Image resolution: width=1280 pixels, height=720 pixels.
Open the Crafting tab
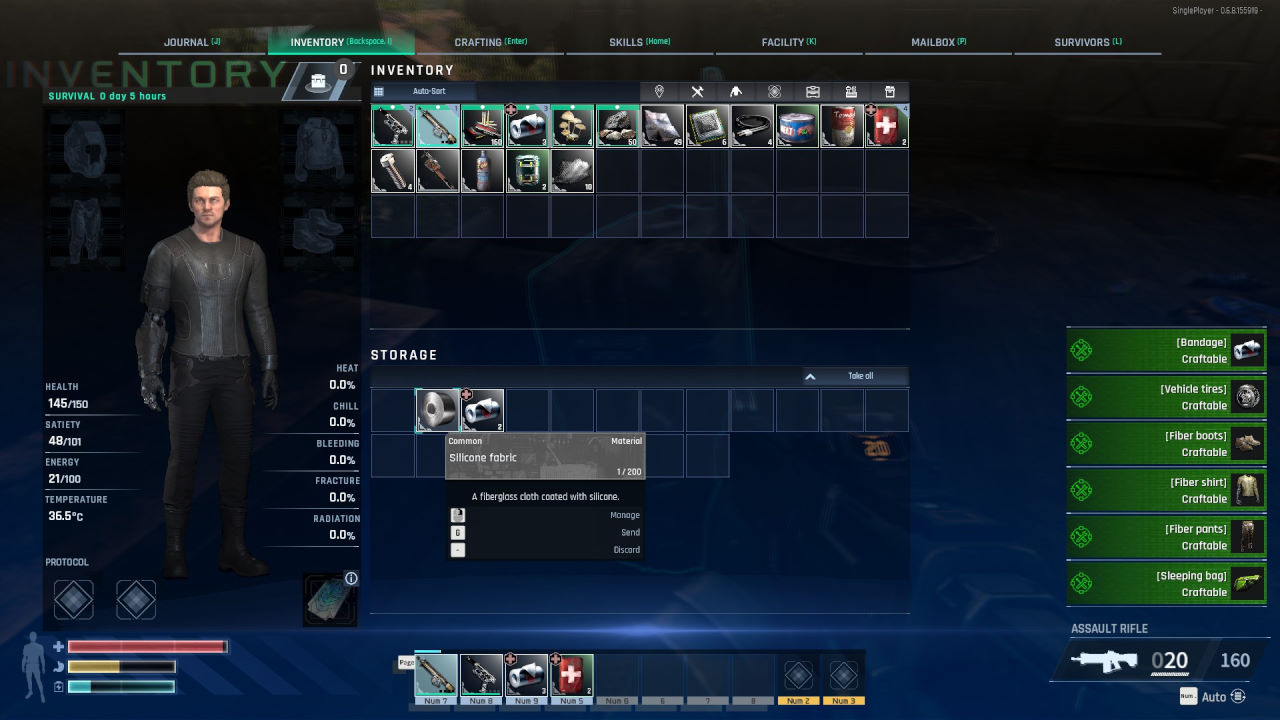tap(490, 42)
